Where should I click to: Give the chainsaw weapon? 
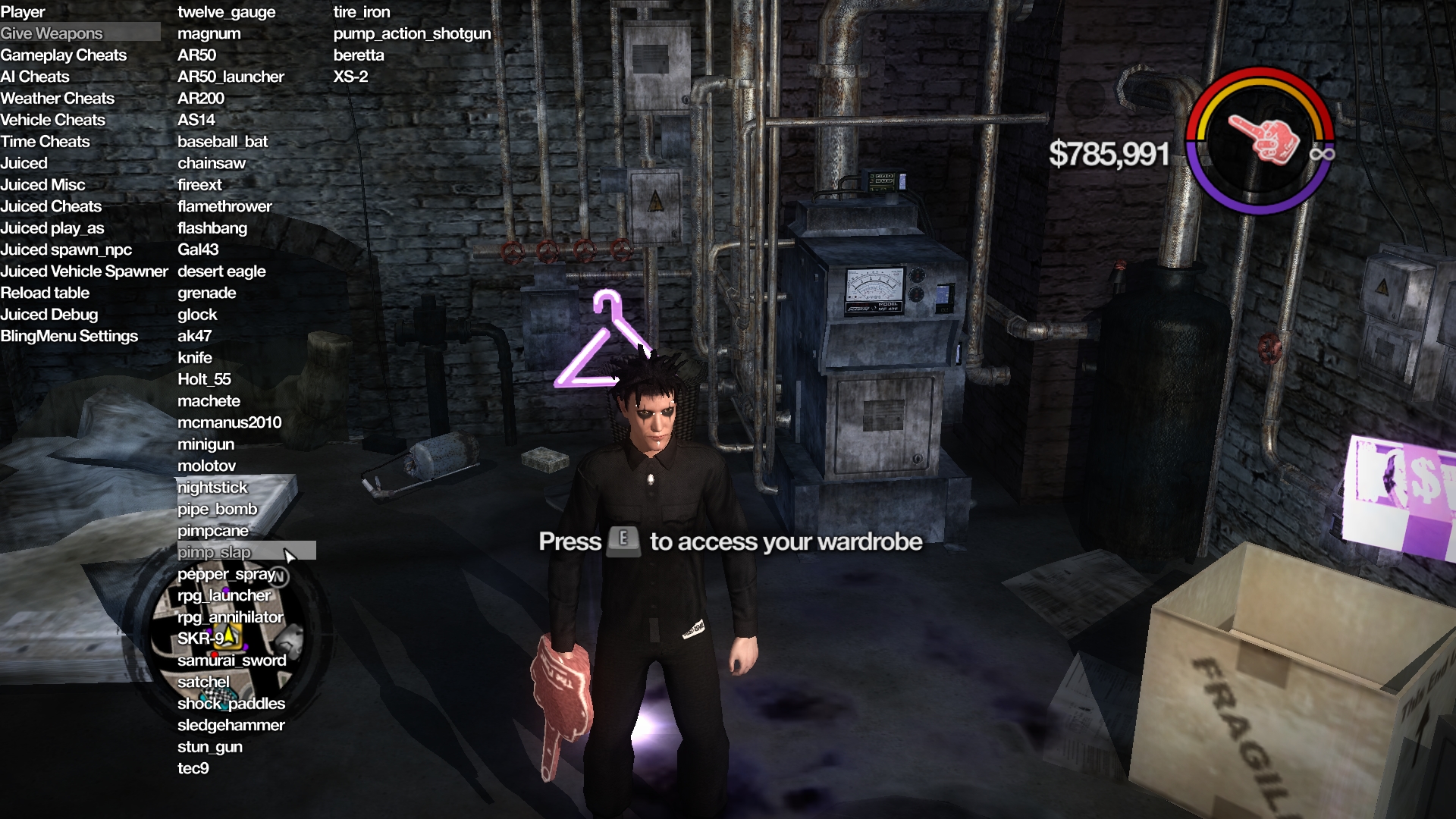212,163
